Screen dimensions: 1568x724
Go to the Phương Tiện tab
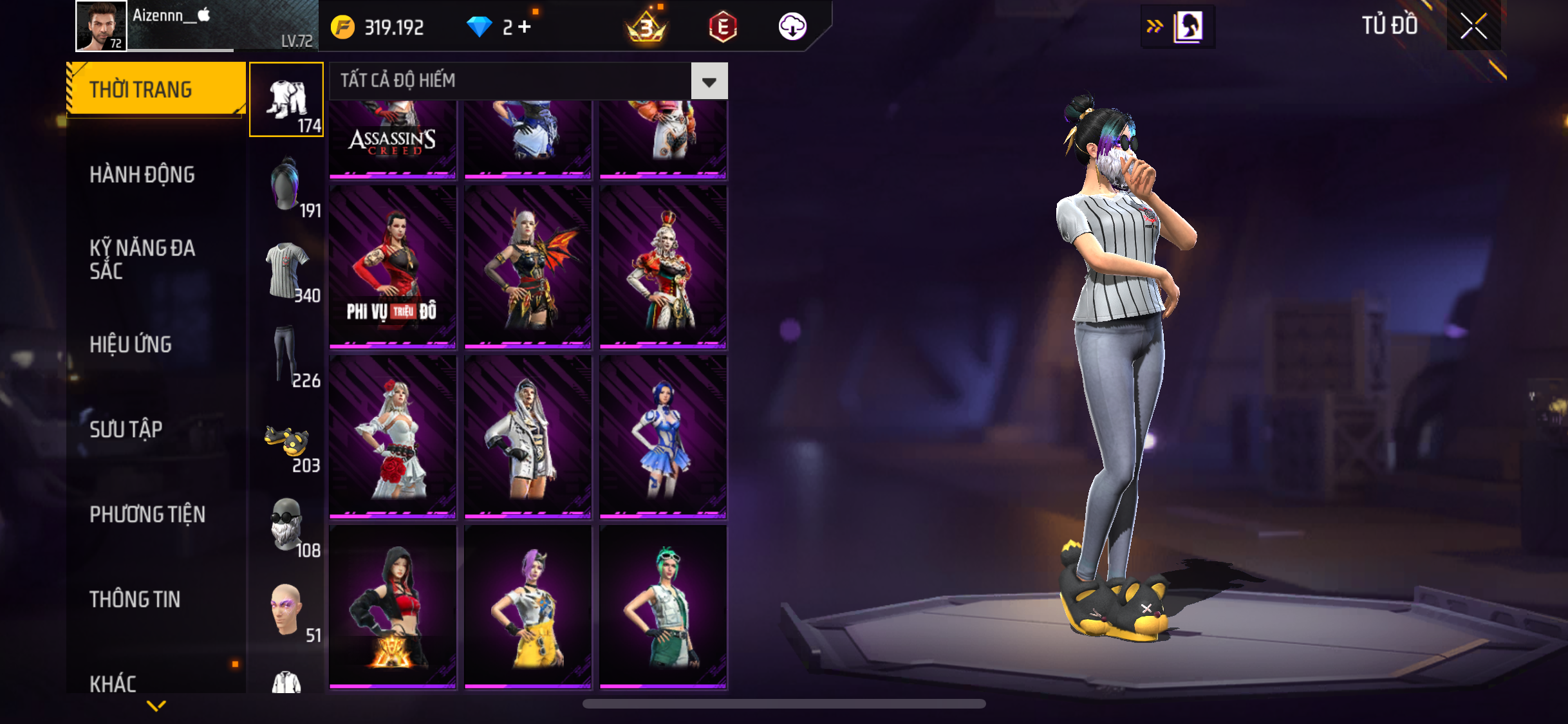pos(147,514)
